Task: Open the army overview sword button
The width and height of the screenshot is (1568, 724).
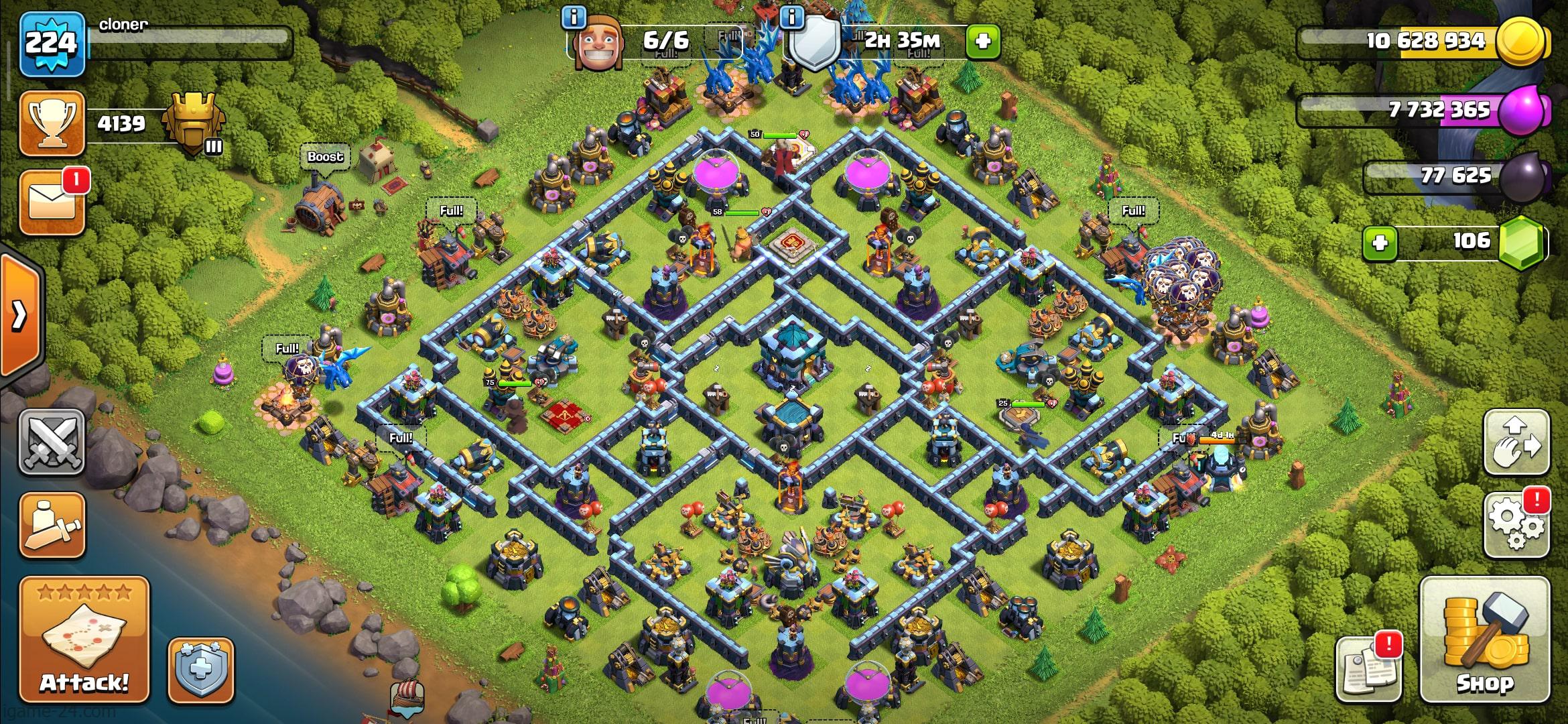Action: (52, 525)
